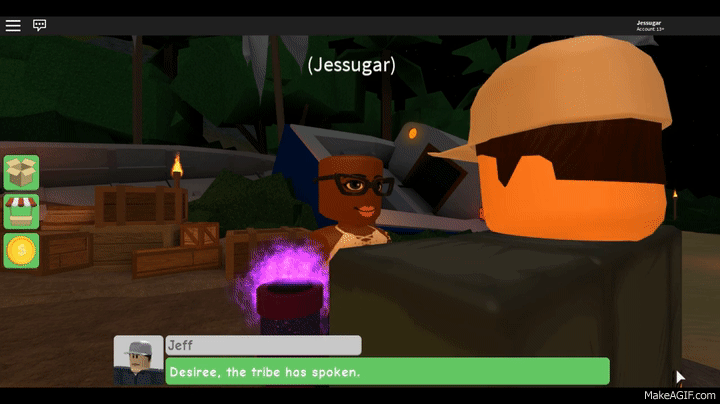Click the gold coin currency button
720x404 pixels.
tap(21, 251)
